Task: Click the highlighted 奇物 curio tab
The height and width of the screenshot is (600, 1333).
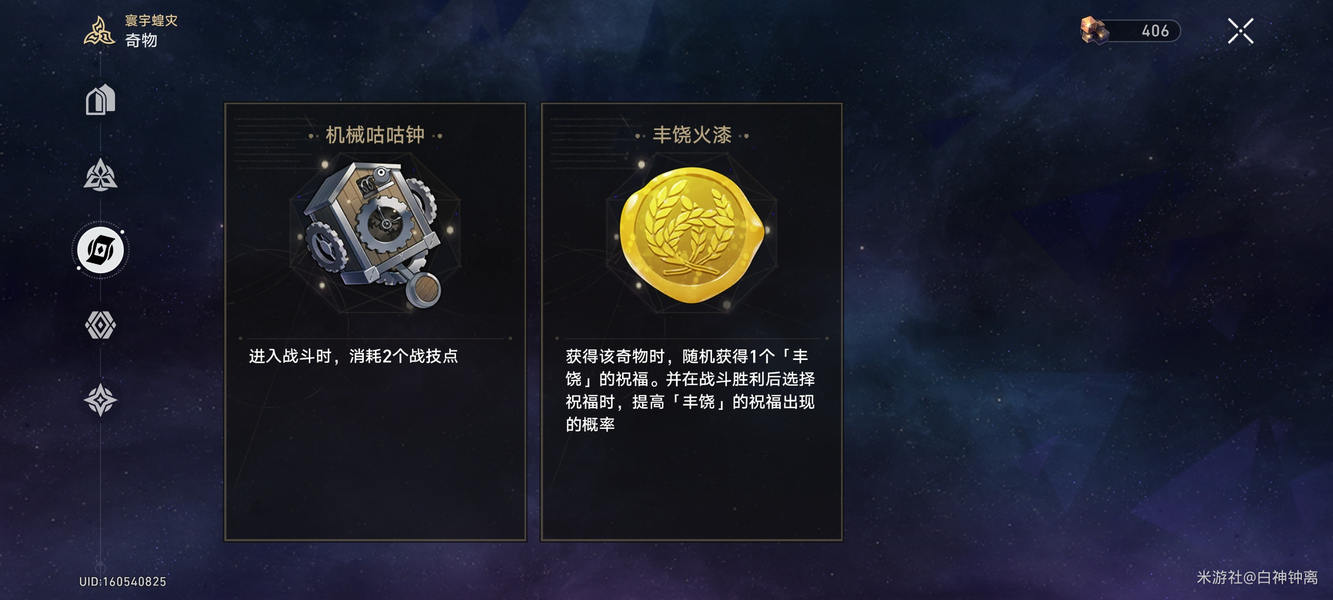Action: point(100,250)
